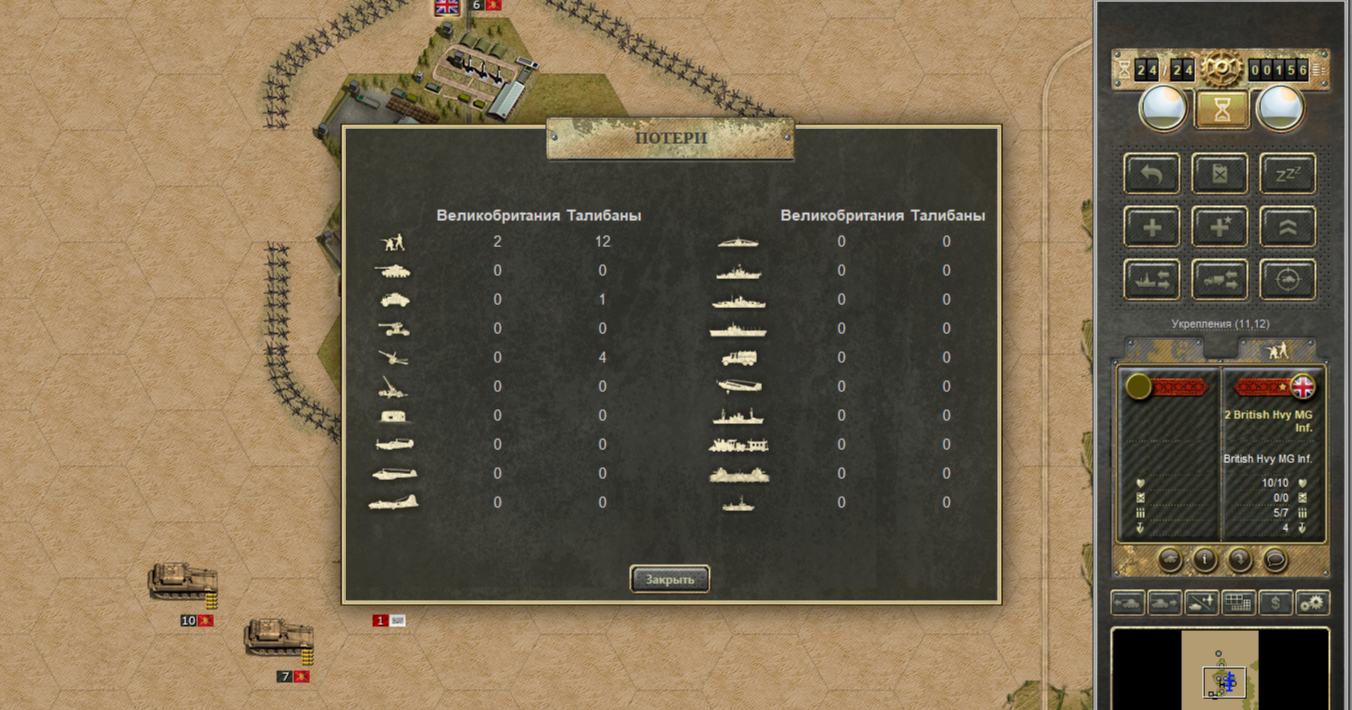Toggle the truck mount transport button
The width and height of the screenshot is (1352, 710).
(x=1219, y=281)
